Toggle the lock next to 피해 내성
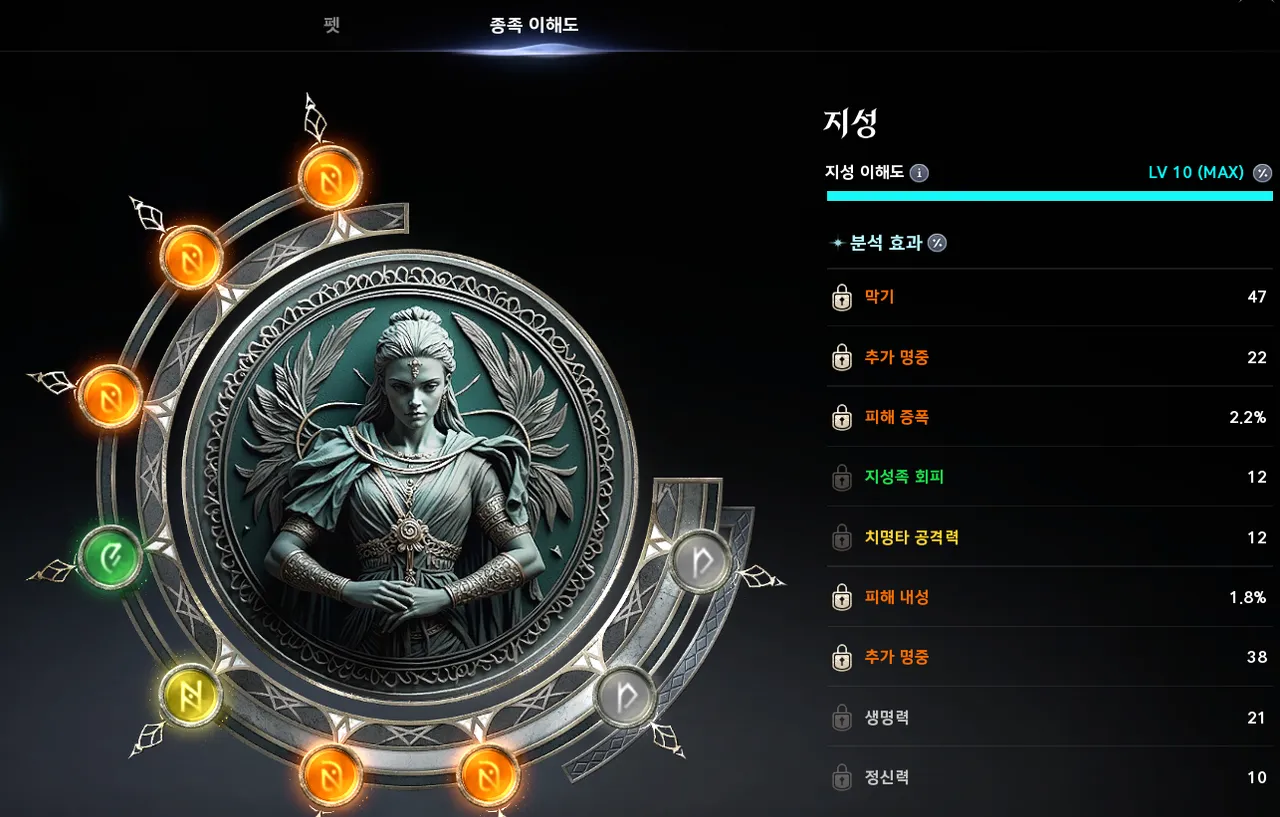Viewport: 1280px width, 817px height. [842, 598]
